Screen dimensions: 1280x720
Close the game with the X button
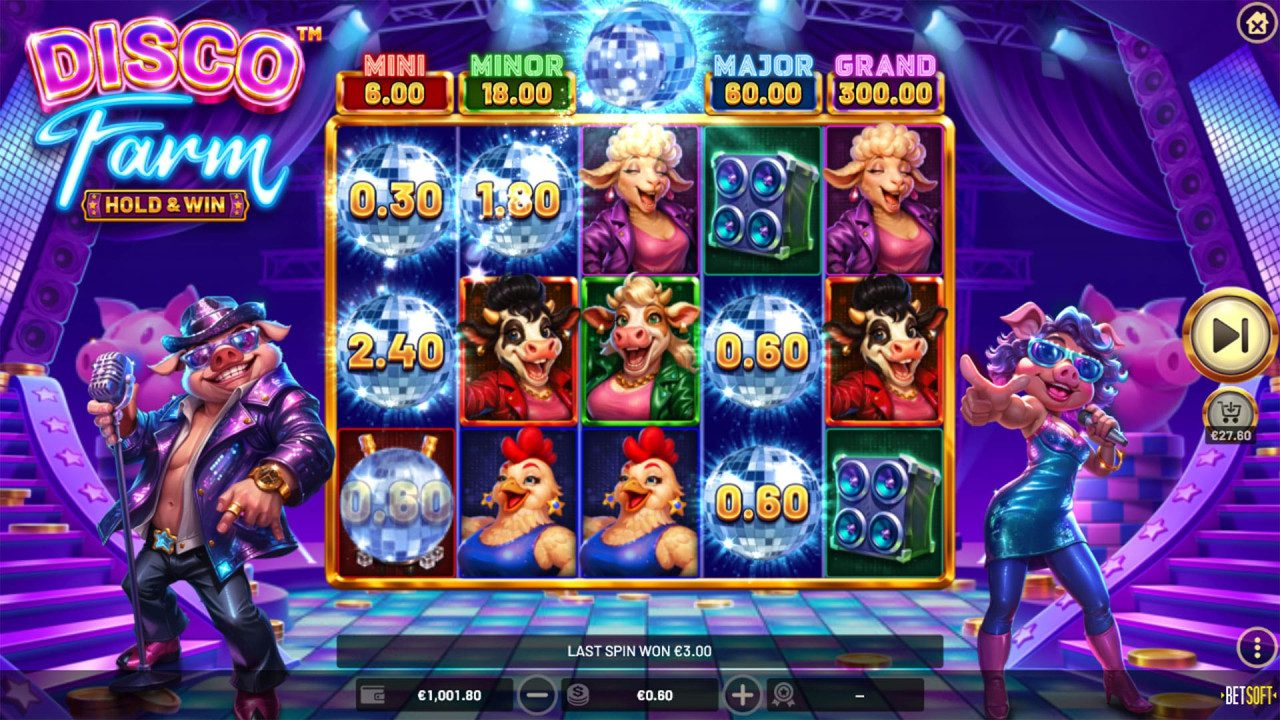(x=1256, y=24)
